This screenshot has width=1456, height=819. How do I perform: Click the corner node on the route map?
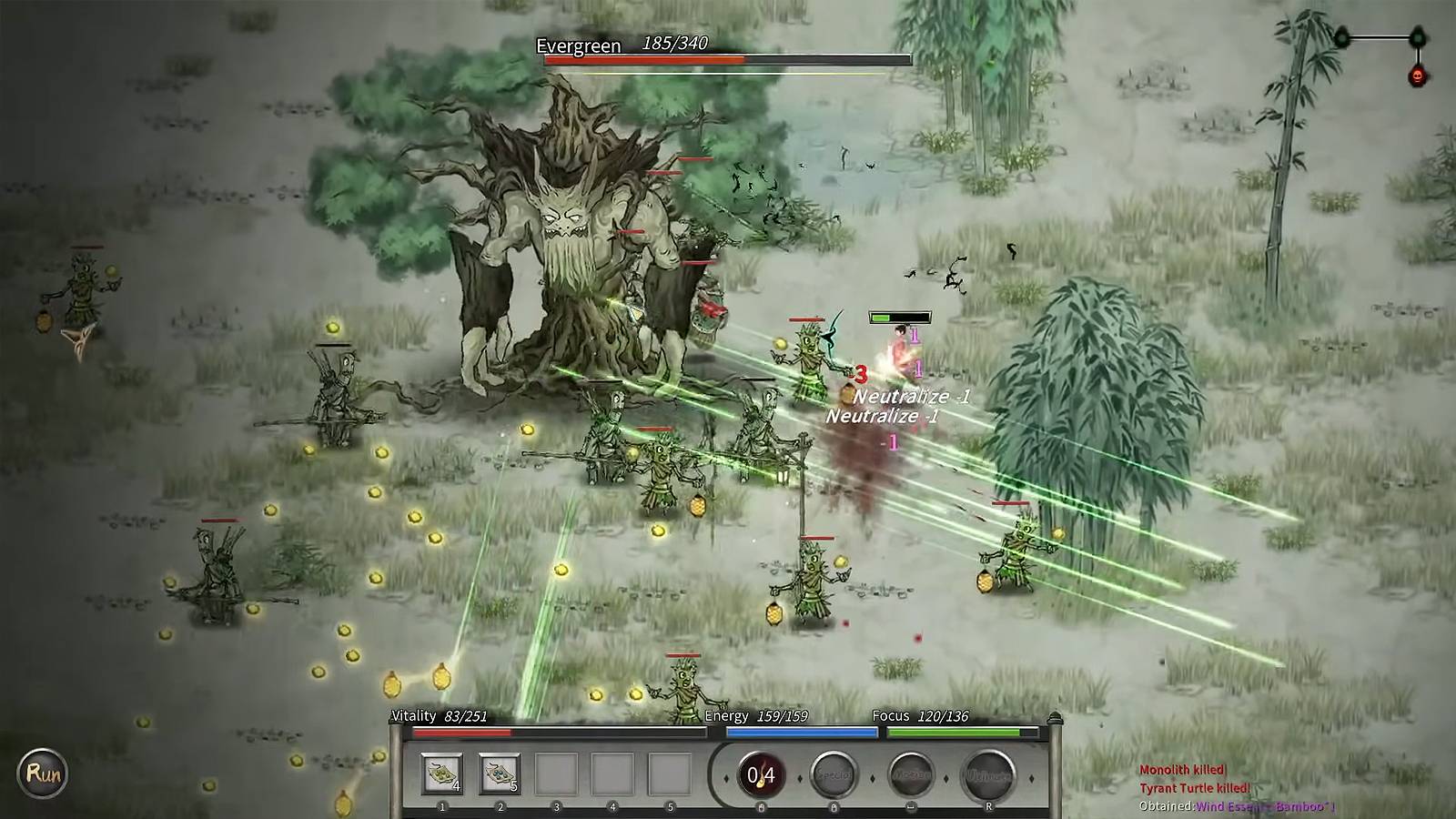[1416, 38]
